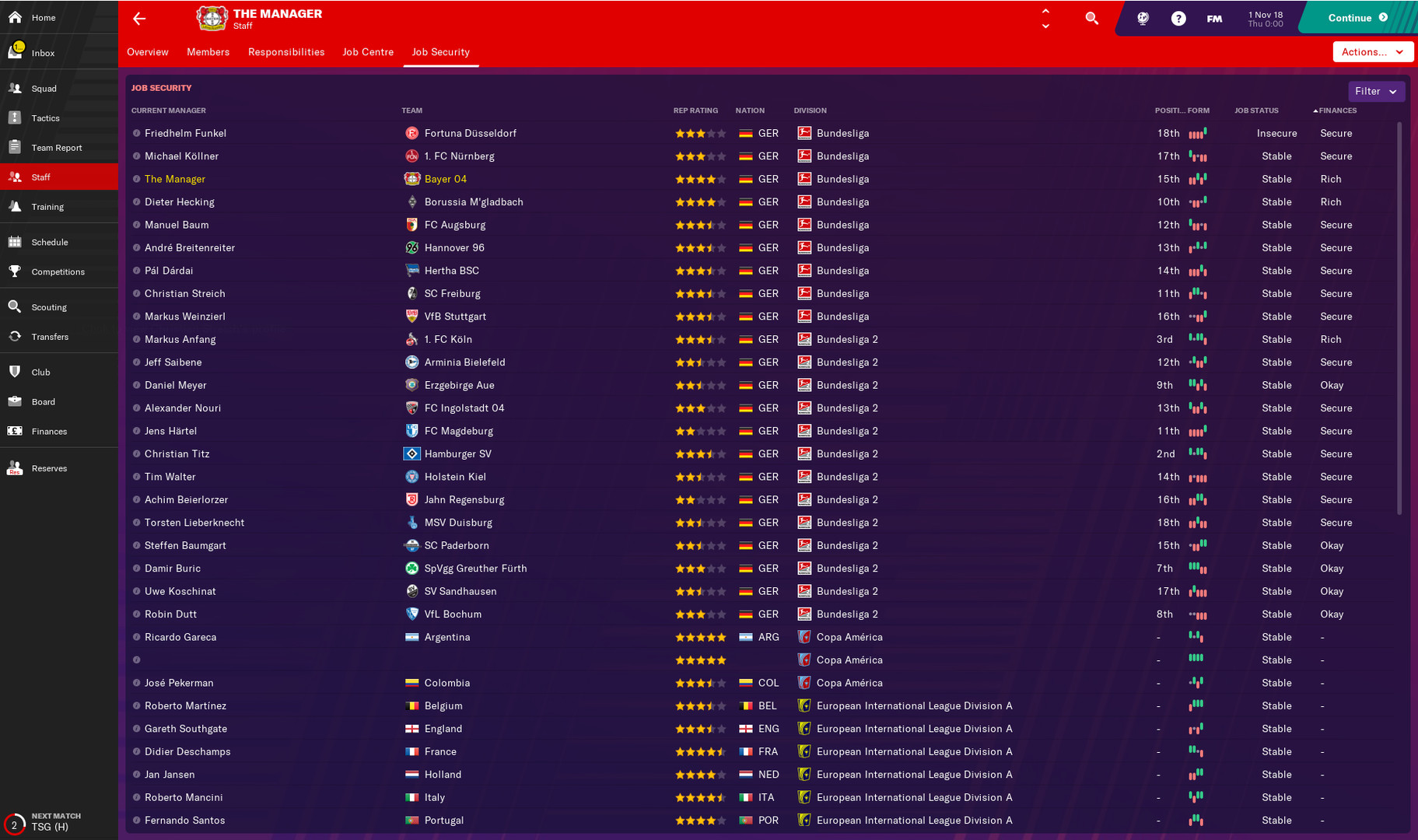Screen dimensions: 1418x840
Task: Open the Squad panel from the sidebar
Action: 42,88
